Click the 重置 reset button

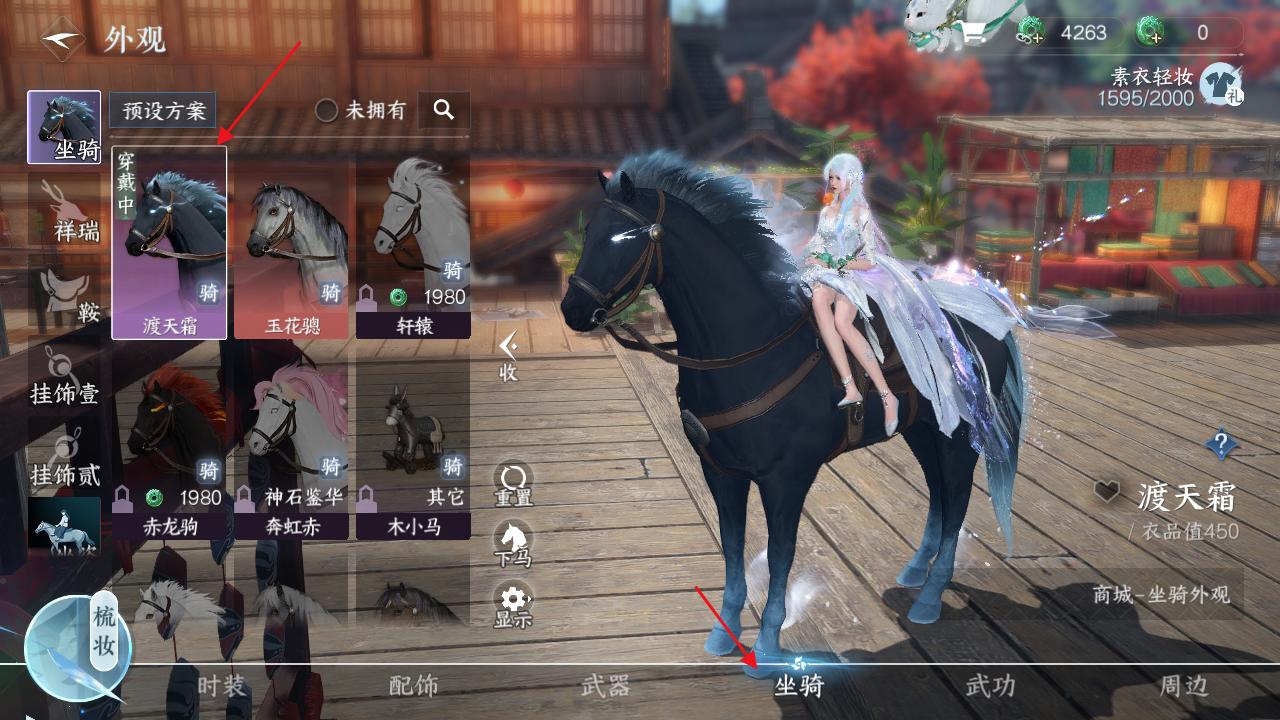pos(513,484)
